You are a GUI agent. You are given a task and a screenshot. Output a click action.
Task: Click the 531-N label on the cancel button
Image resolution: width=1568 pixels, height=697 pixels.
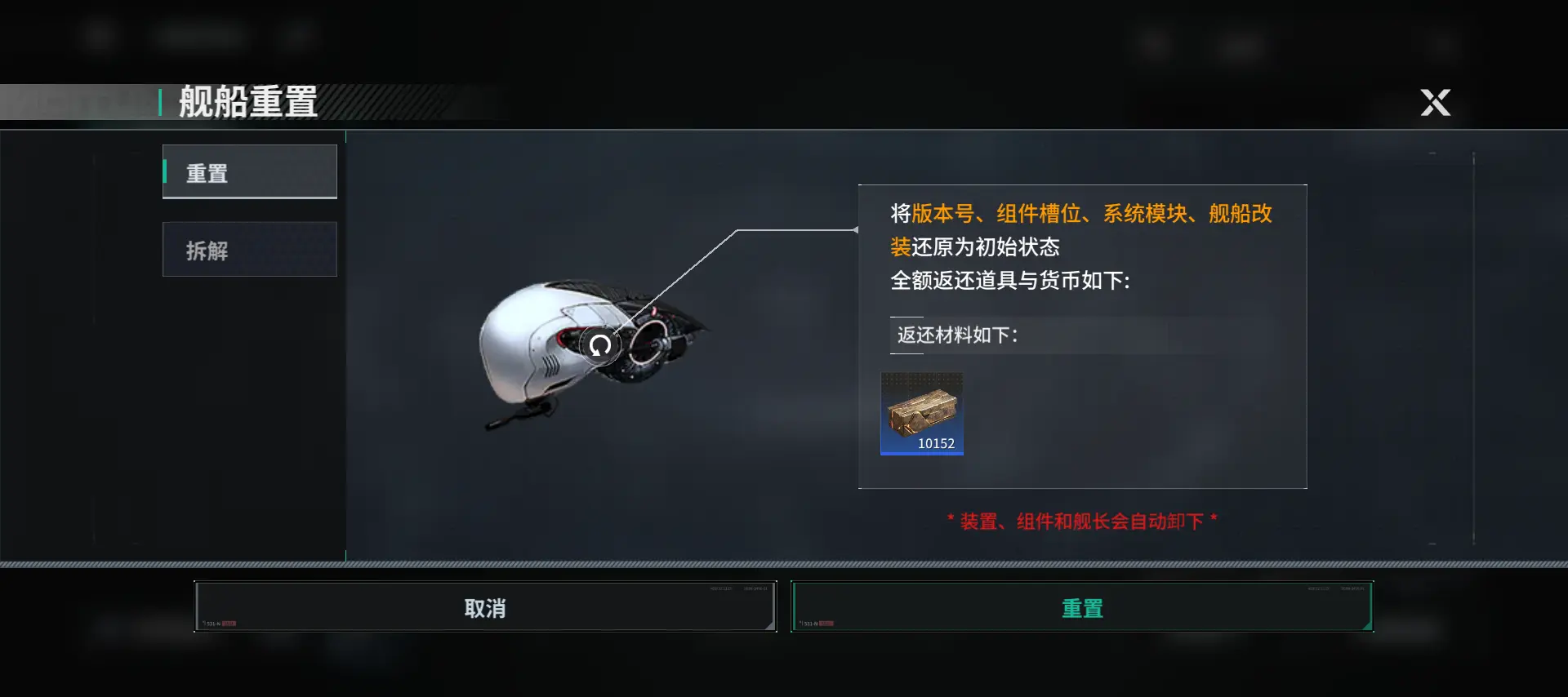[212, 623]
